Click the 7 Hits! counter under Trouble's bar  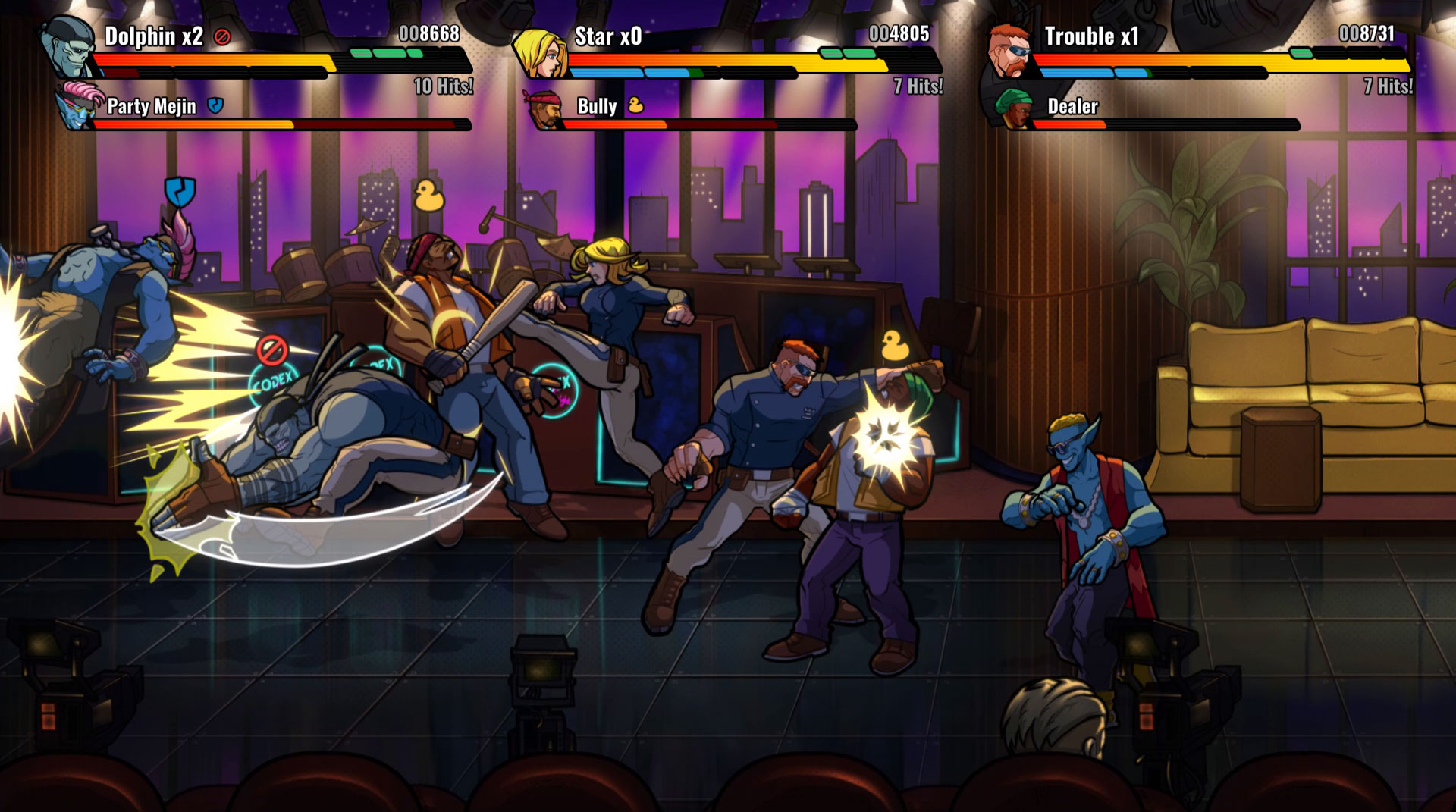click(x=1388, y=86)
